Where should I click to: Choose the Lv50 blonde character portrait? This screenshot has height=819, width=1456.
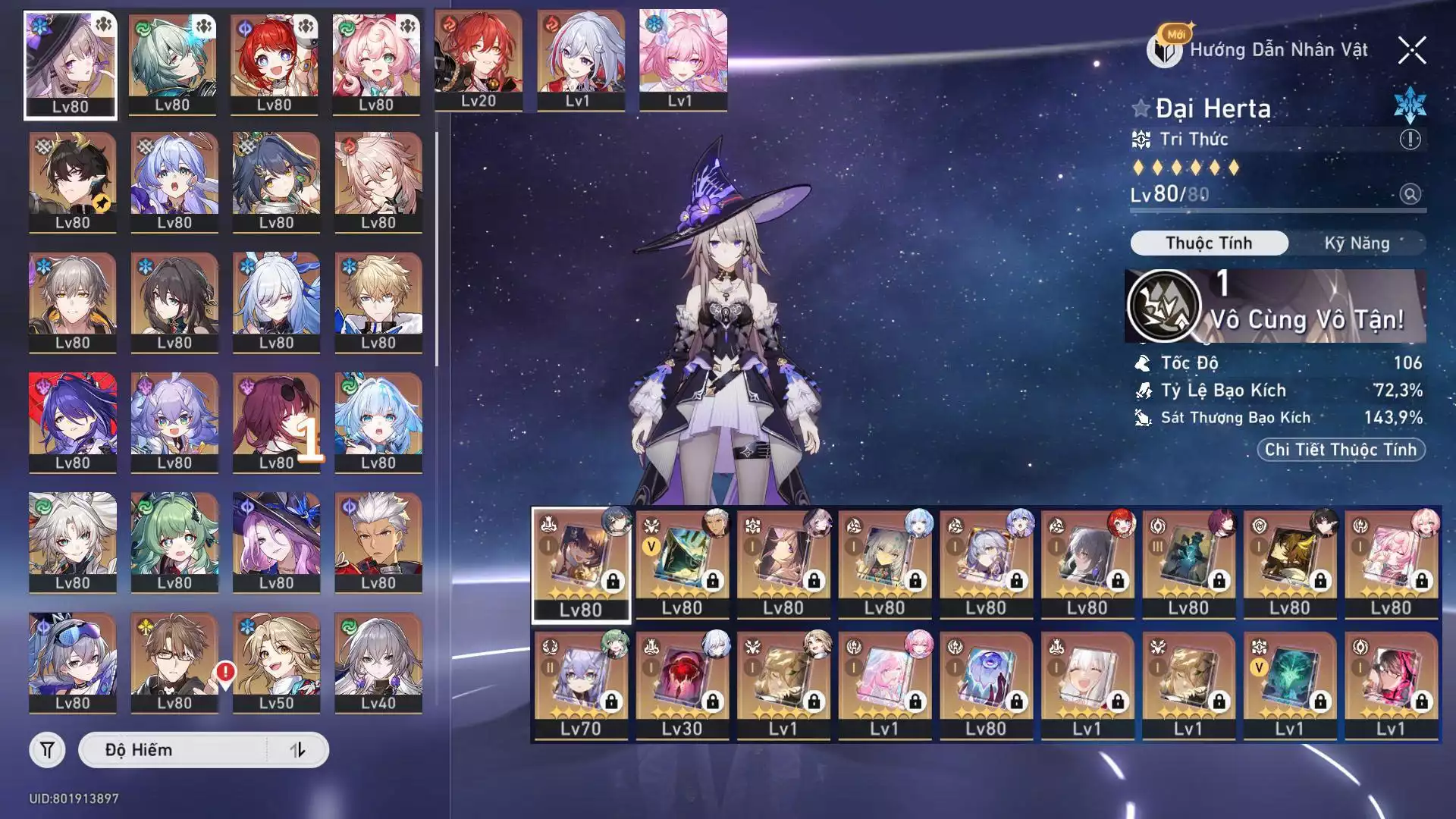coord(276,662)
